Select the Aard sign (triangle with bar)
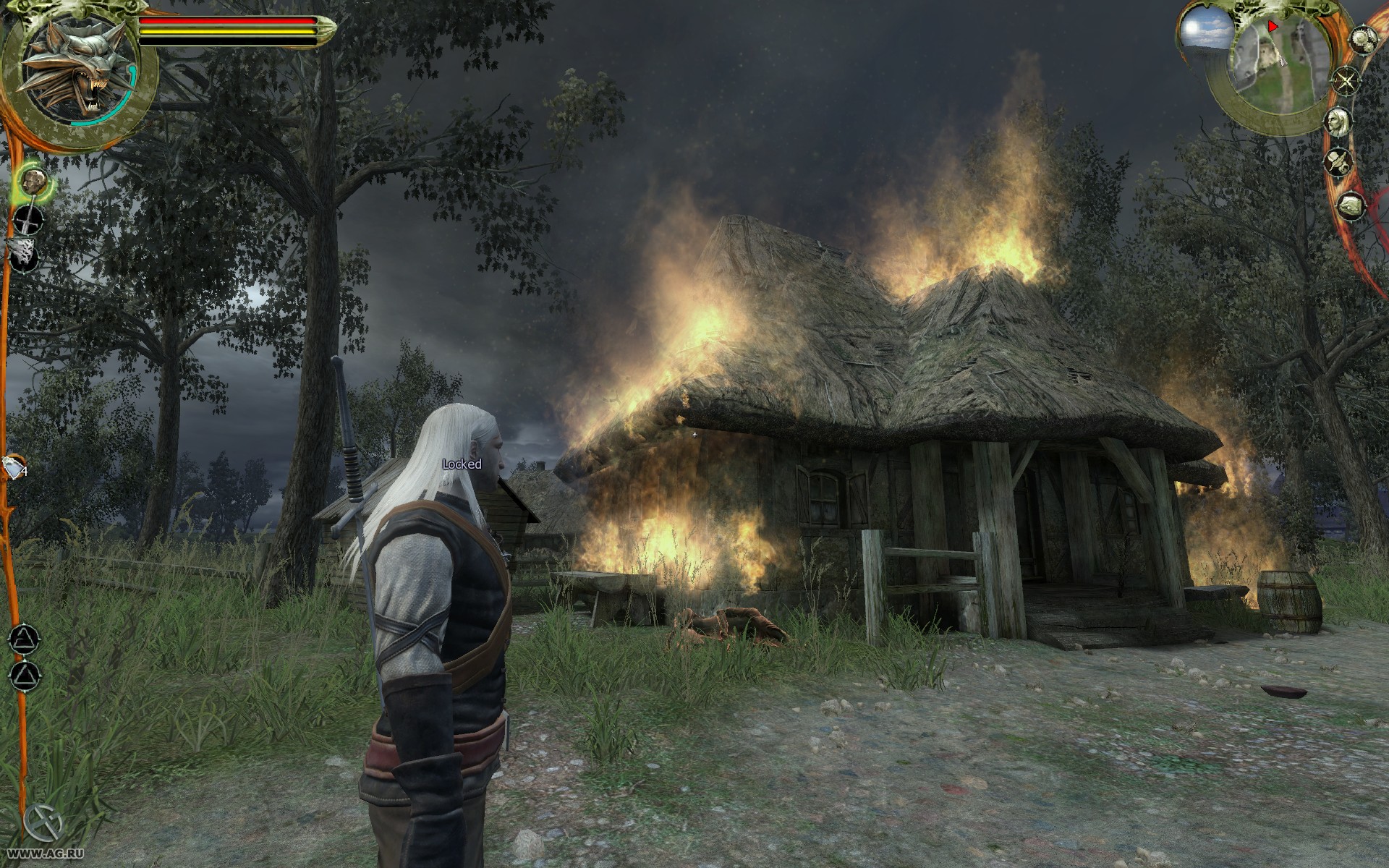The width and height of the screenshot is (1389, 868). 24,639
